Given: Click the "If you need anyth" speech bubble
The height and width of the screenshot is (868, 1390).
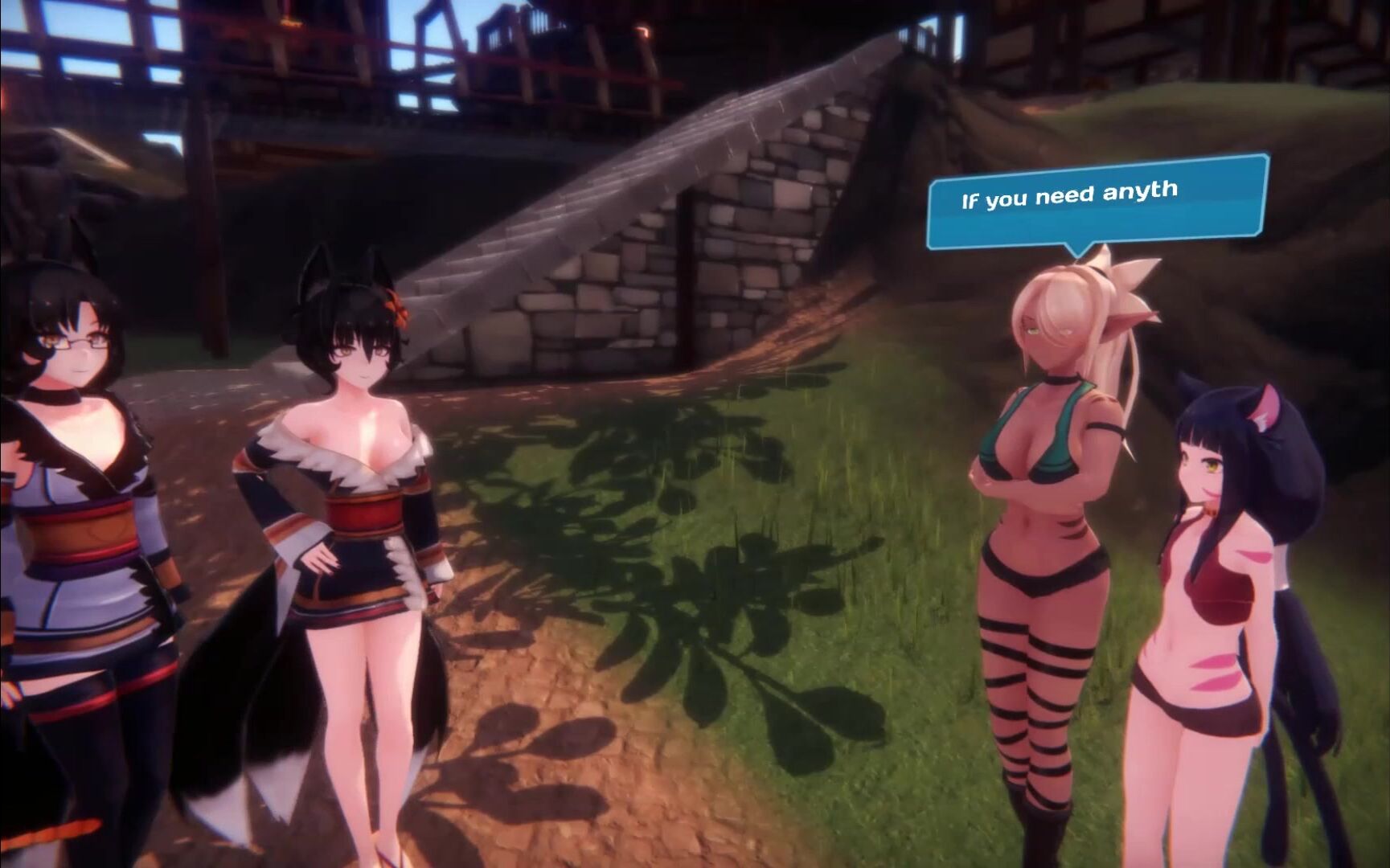Looking at the screenshot, I should [1097, 203].
